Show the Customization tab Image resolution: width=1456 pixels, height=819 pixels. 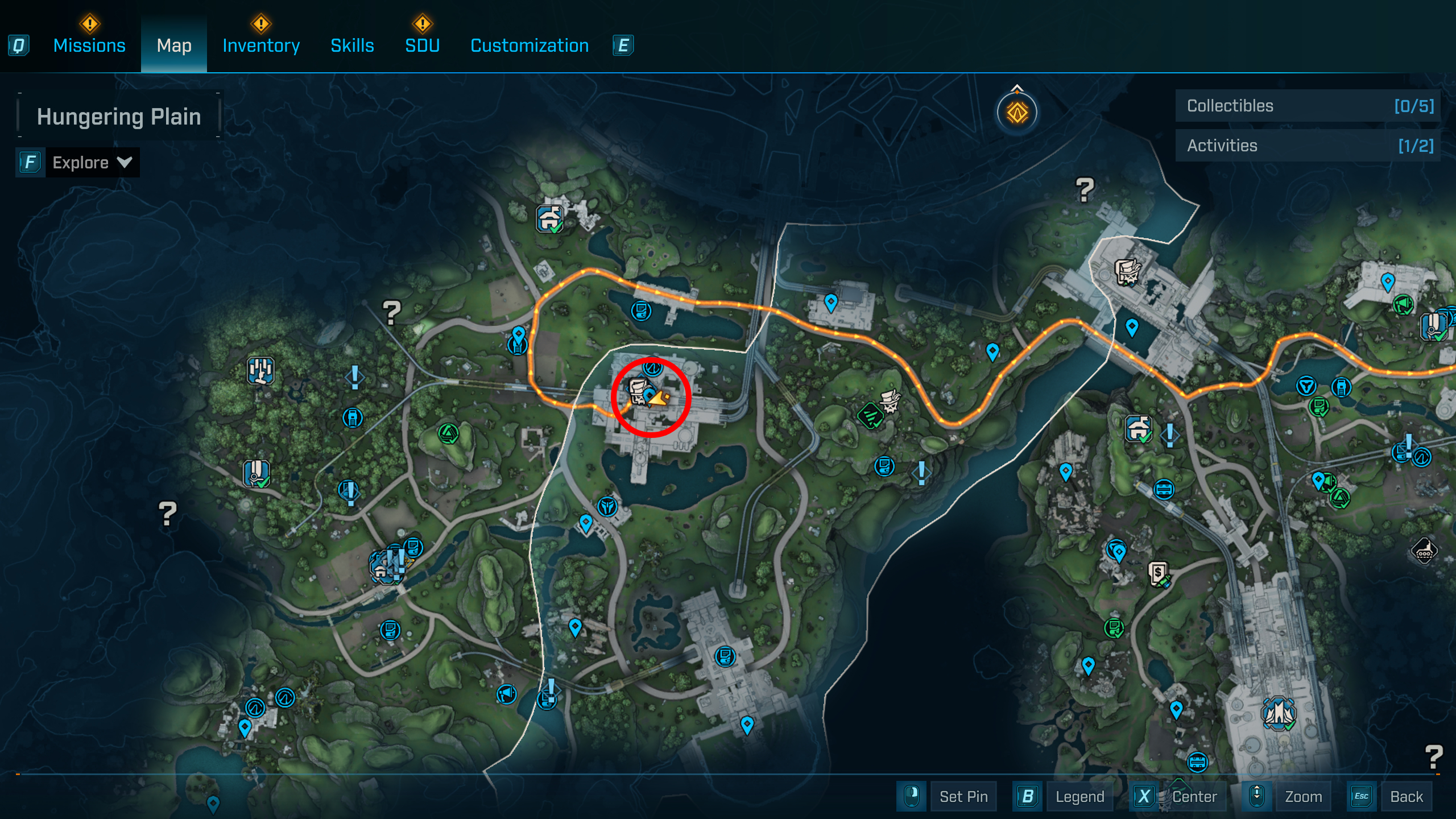530,45
